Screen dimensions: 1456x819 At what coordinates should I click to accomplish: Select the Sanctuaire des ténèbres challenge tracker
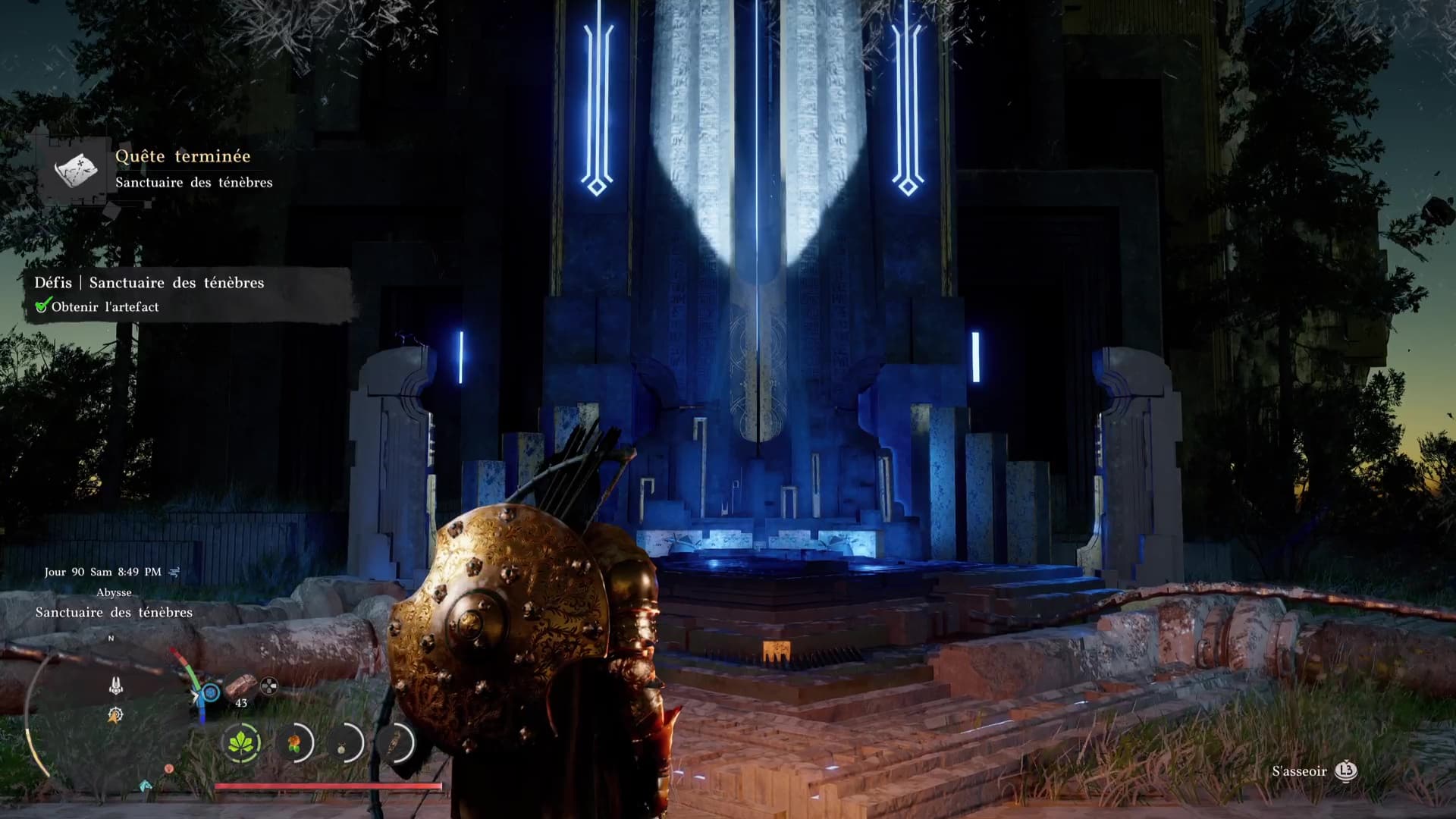(149, 283)
